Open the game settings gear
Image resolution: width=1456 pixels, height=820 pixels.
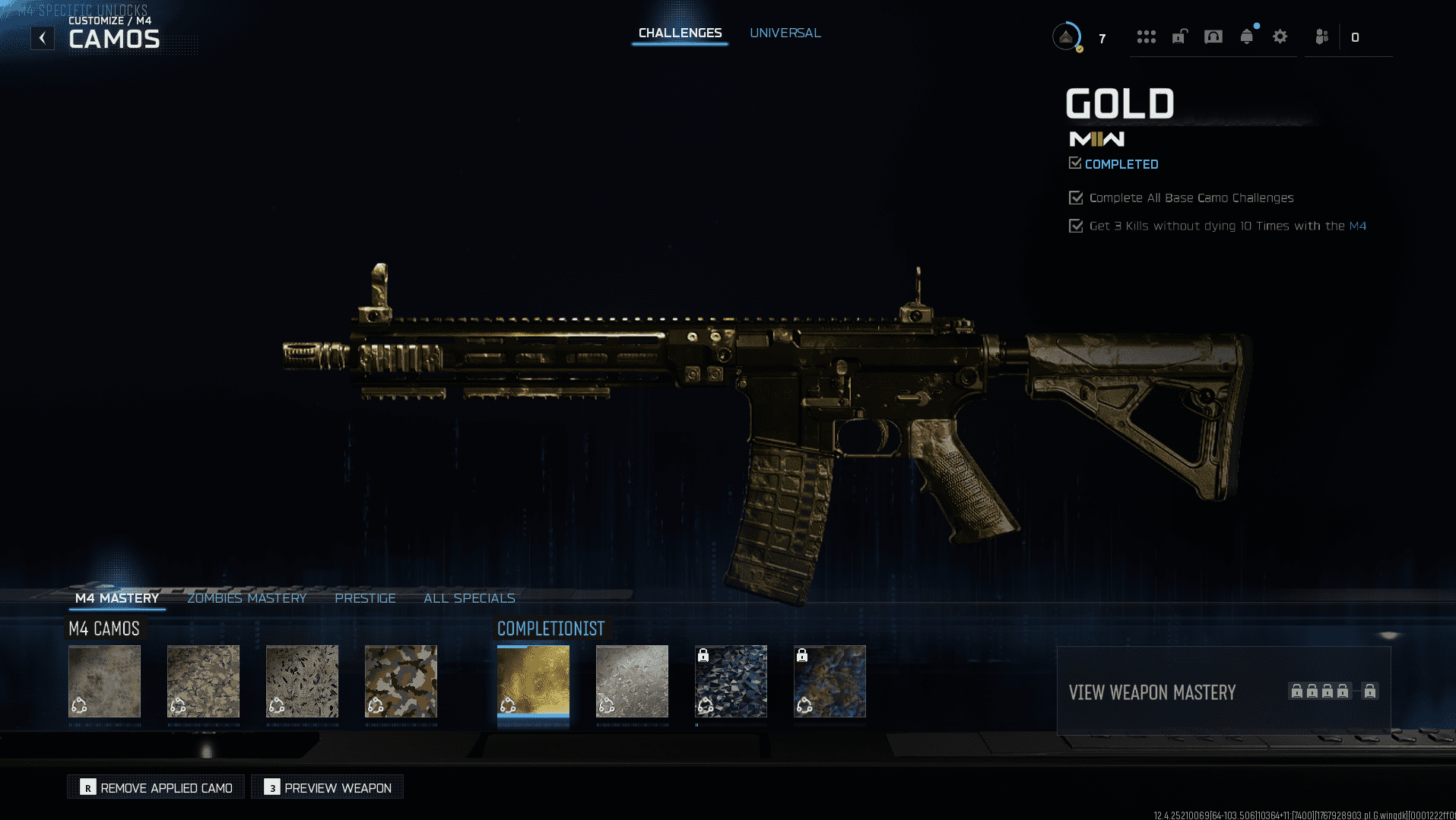click(1280, 36)
